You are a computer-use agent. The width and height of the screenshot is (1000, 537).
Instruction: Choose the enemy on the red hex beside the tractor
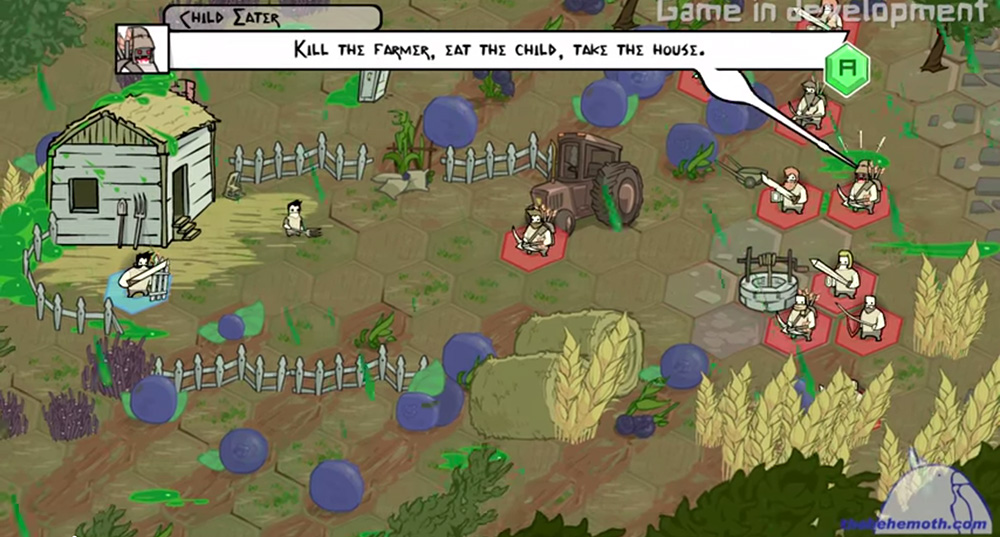tap(534, 233)
